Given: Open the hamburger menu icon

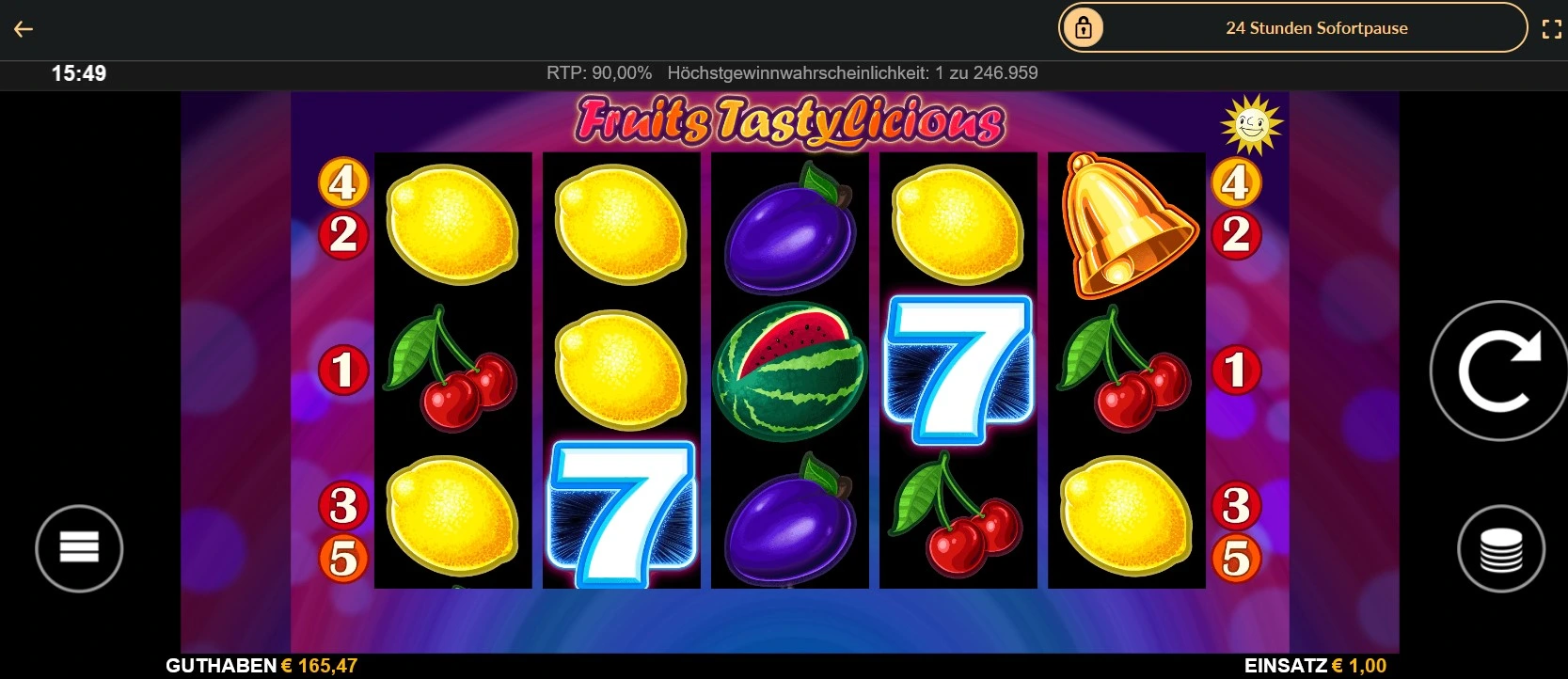Looking at the screenshot, I should [79, 548].
